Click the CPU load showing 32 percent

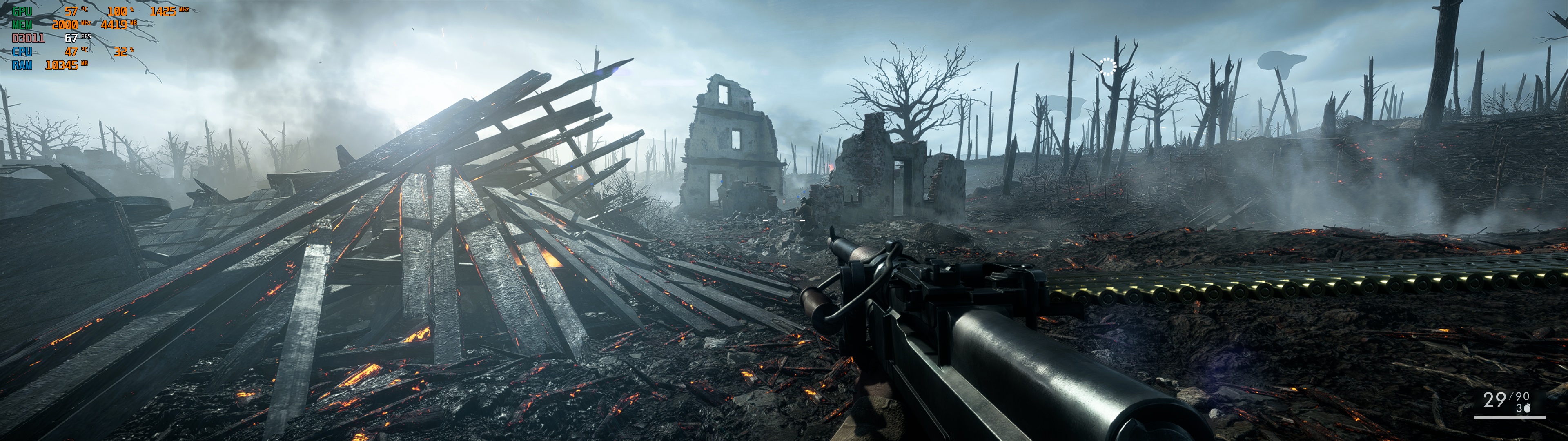(121, 52)
